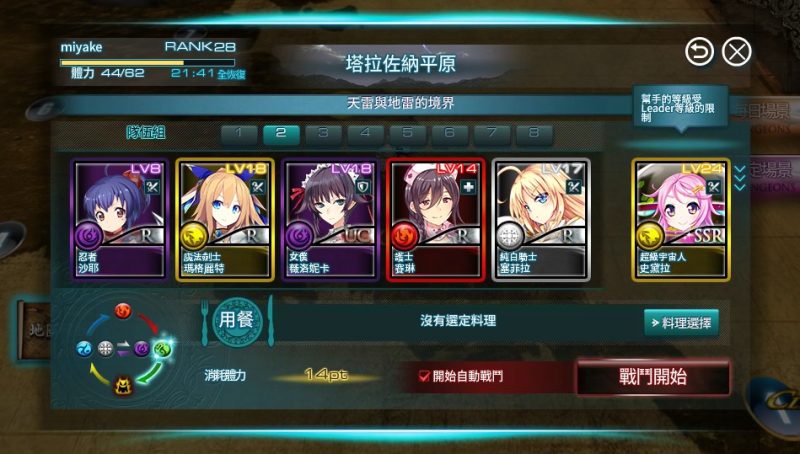Screen dimensions: 800x454
Task: Switch to team tab 1
Action: tap(239, 133)
